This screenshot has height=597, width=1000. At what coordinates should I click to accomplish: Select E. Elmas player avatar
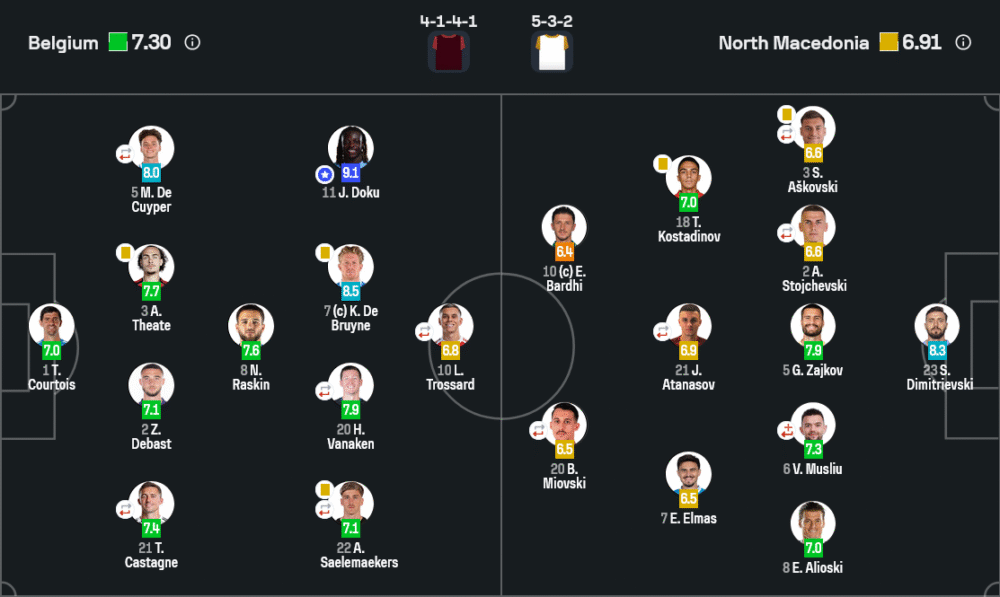tap(688, 473)
